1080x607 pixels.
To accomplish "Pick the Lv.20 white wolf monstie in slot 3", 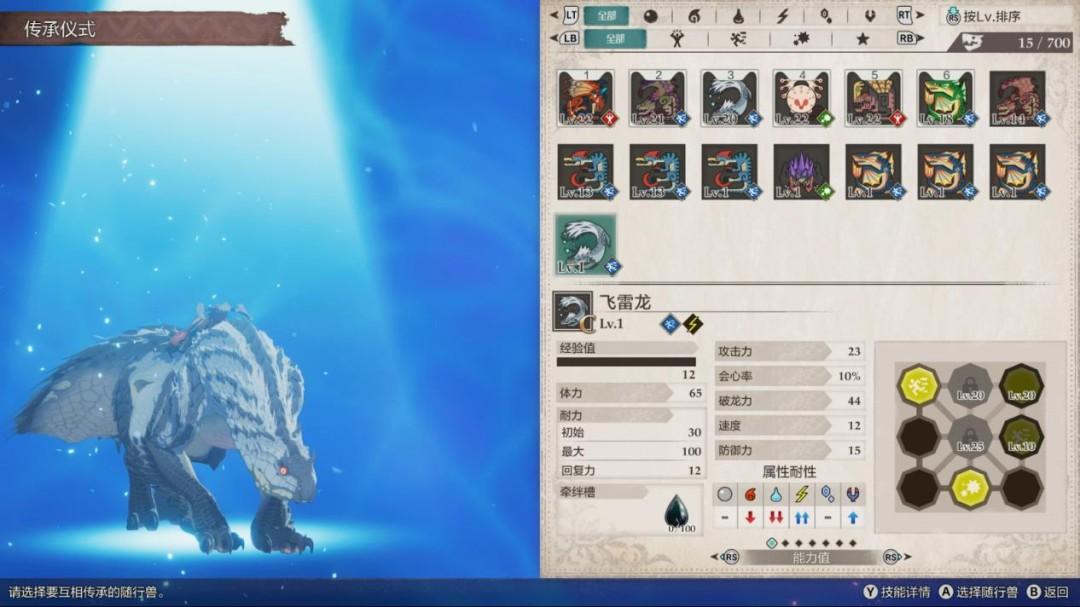I will 730,98.
